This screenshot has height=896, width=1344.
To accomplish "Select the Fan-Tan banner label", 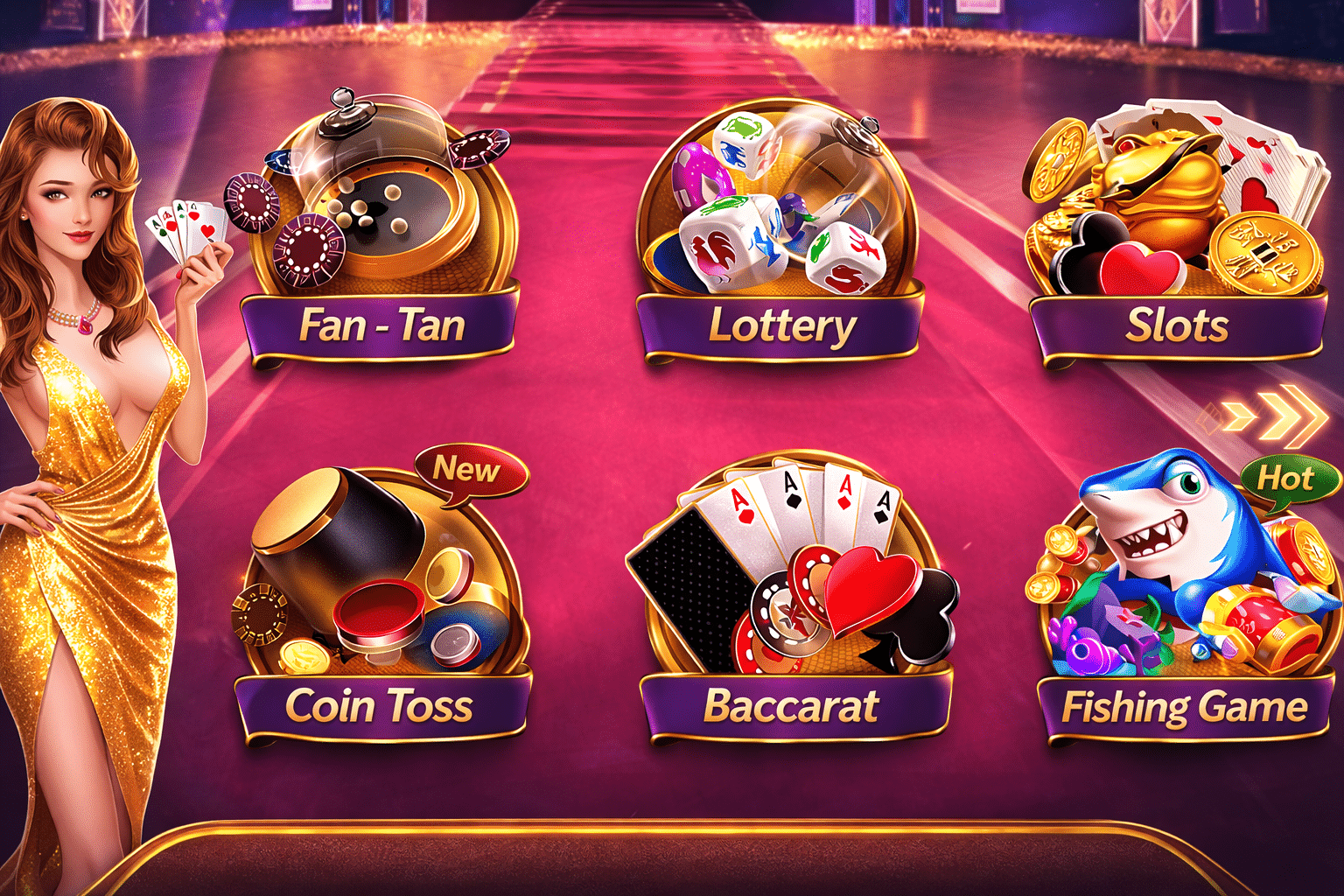I will point(382,325).
